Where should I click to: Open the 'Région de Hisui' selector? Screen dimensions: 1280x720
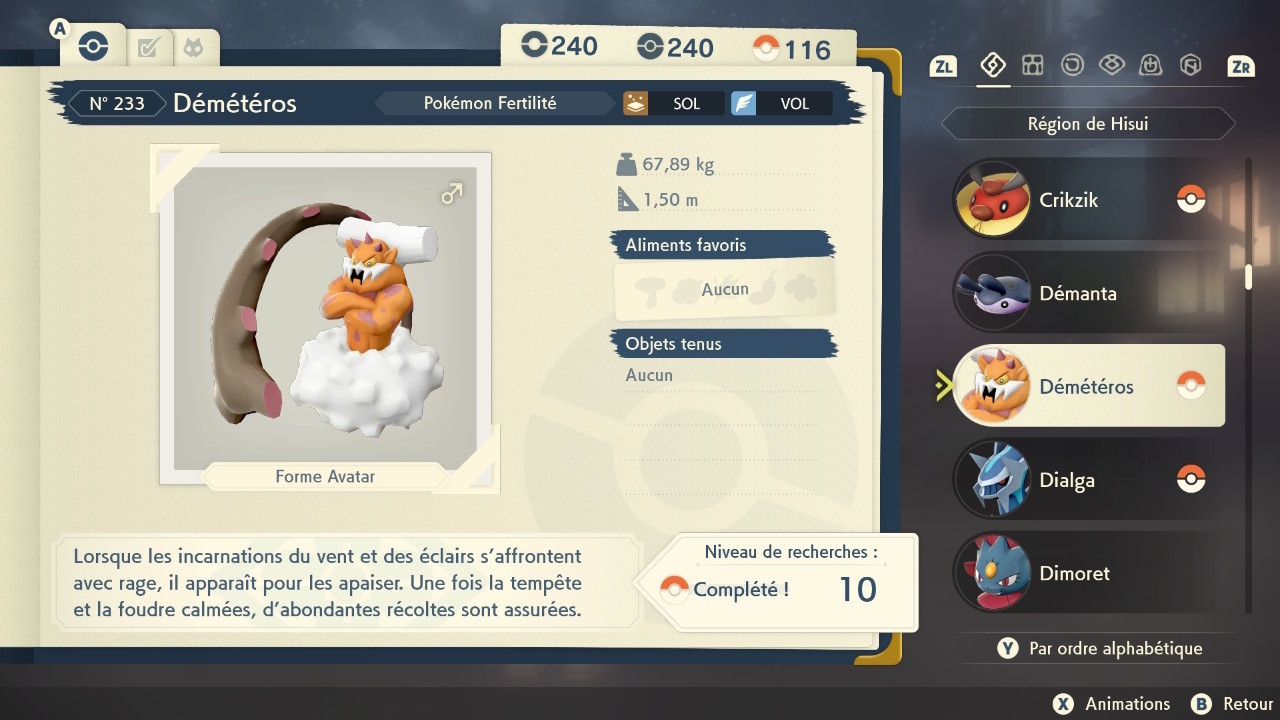[x=1087, y=123]
